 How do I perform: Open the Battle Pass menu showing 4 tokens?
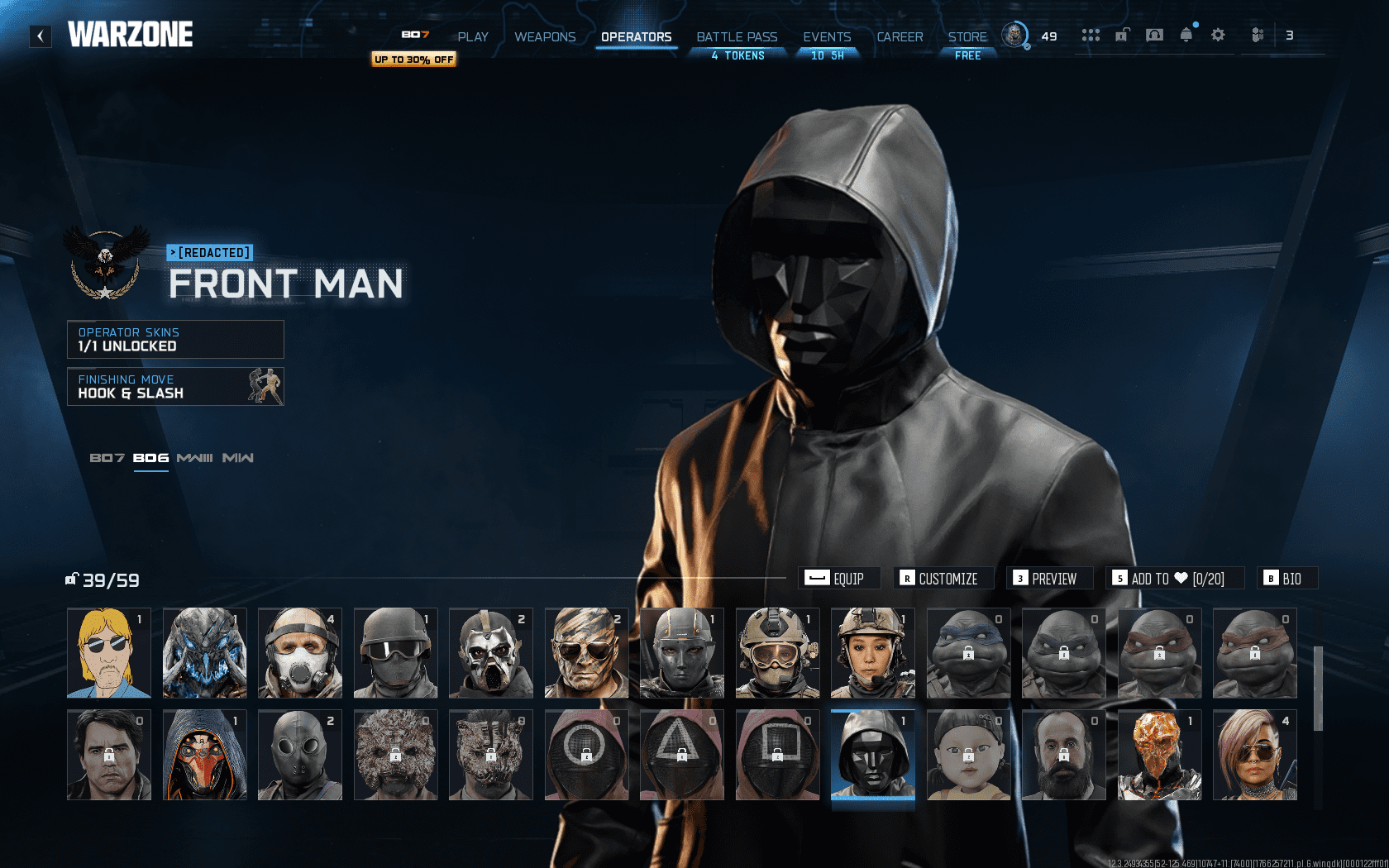click(736, 36)
